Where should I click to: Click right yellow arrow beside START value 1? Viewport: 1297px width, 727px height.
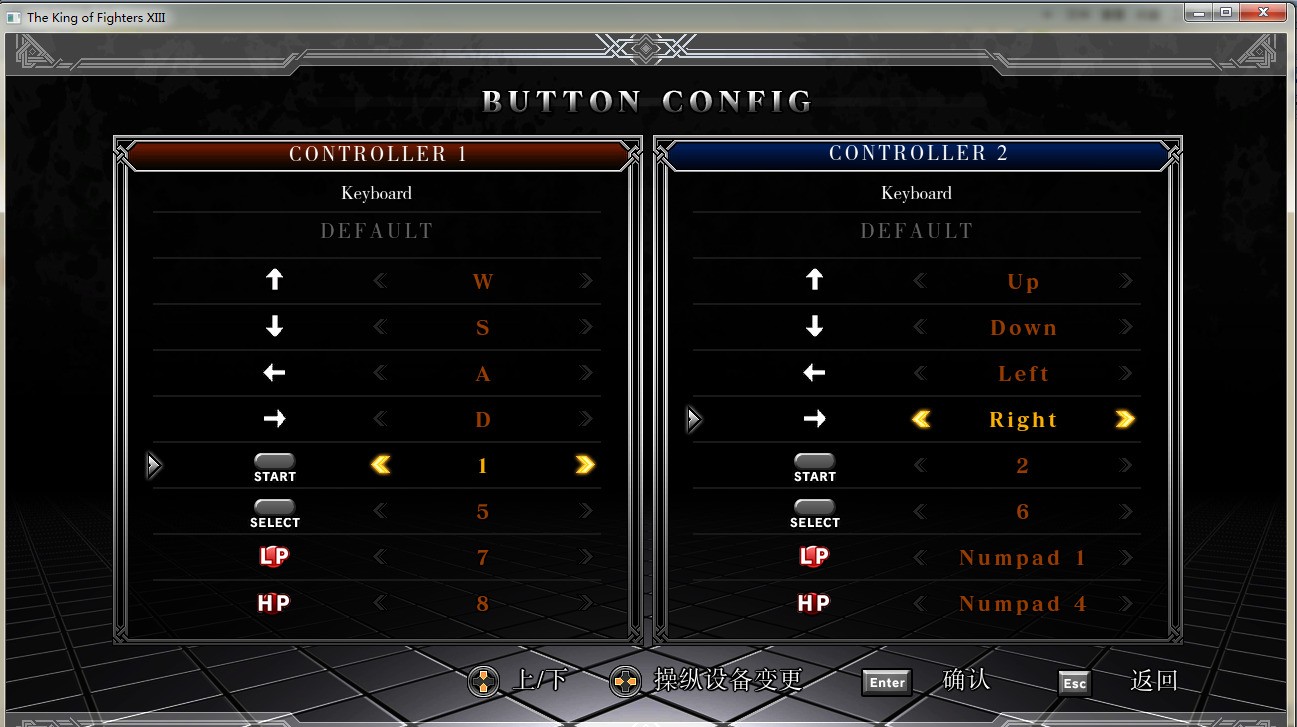(x=585, y=465)
